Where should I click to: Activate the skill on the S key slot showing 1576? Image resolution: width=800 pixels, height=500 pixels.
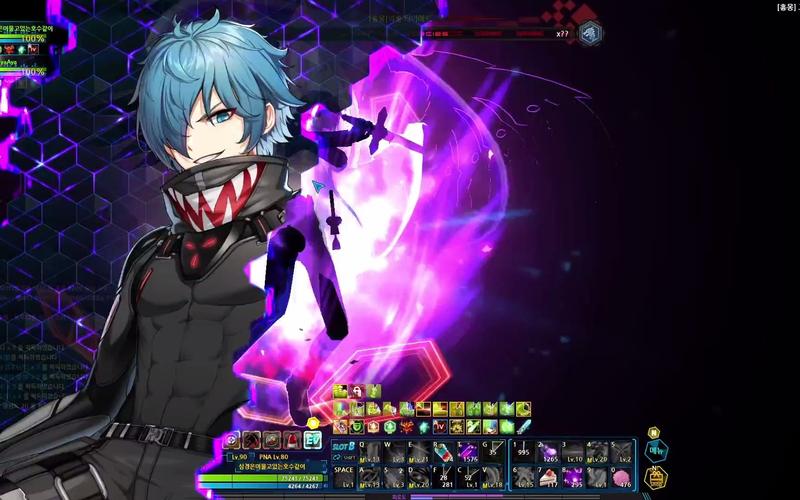point(469,451)
